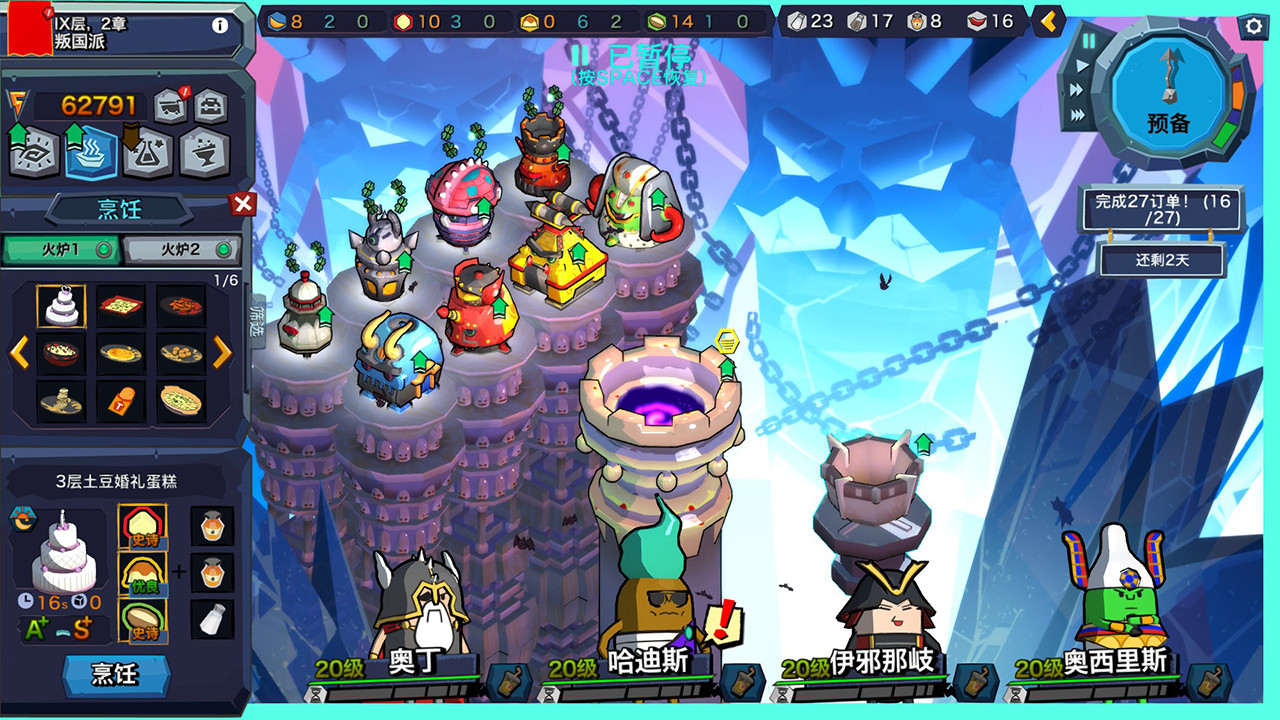Open the next recipe page with right arrow
This screenshot has width=1280, height=720.
(222, 350)
